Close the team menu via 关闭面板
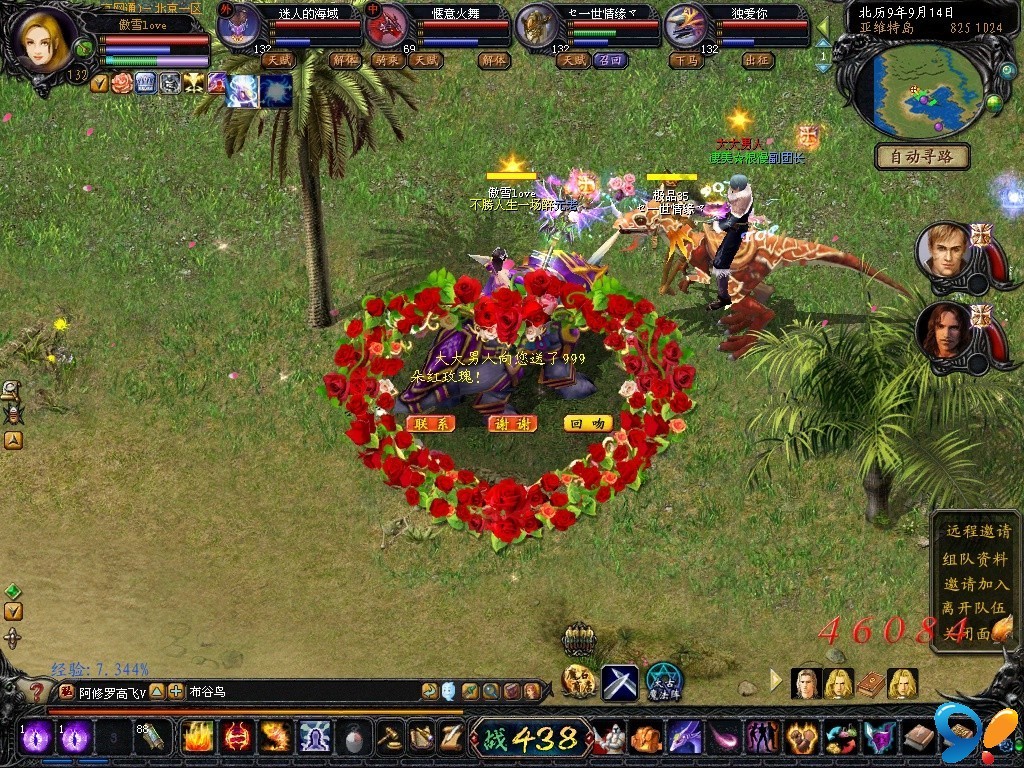This screenshot has height=768, width=1024. click(x=968, y=633)
